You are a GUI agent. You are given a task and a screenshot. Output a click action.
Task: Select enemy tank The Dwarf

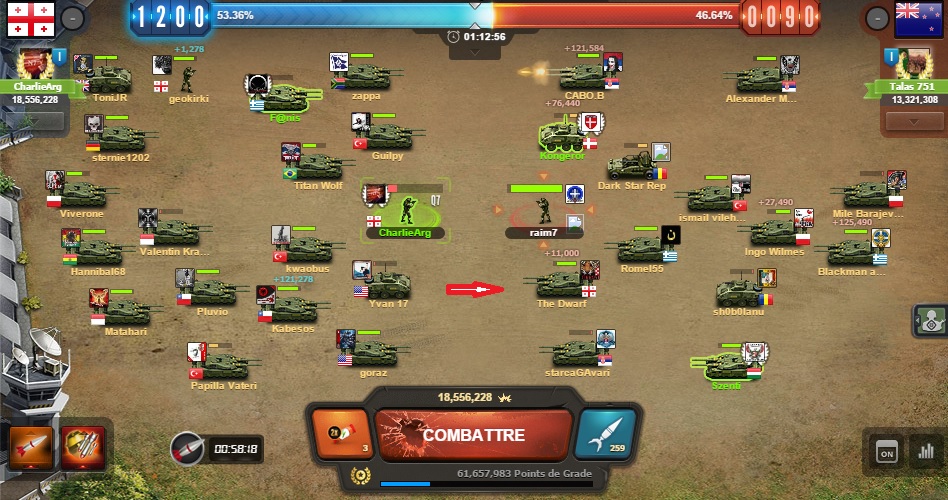click(561, 285)
